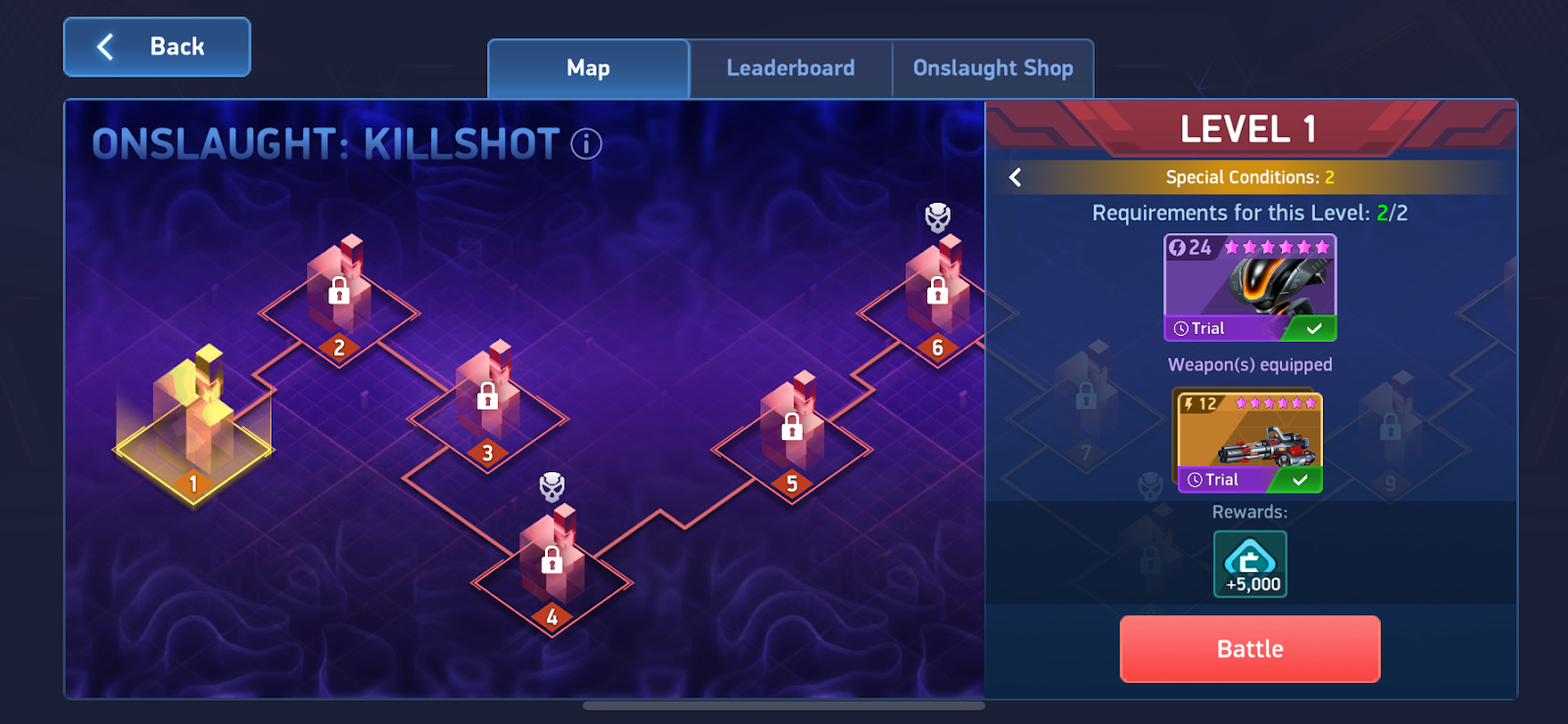Viewport: 1568px width, 724px height.
Task: Click the Back button
Action: [x=156, y=46]
